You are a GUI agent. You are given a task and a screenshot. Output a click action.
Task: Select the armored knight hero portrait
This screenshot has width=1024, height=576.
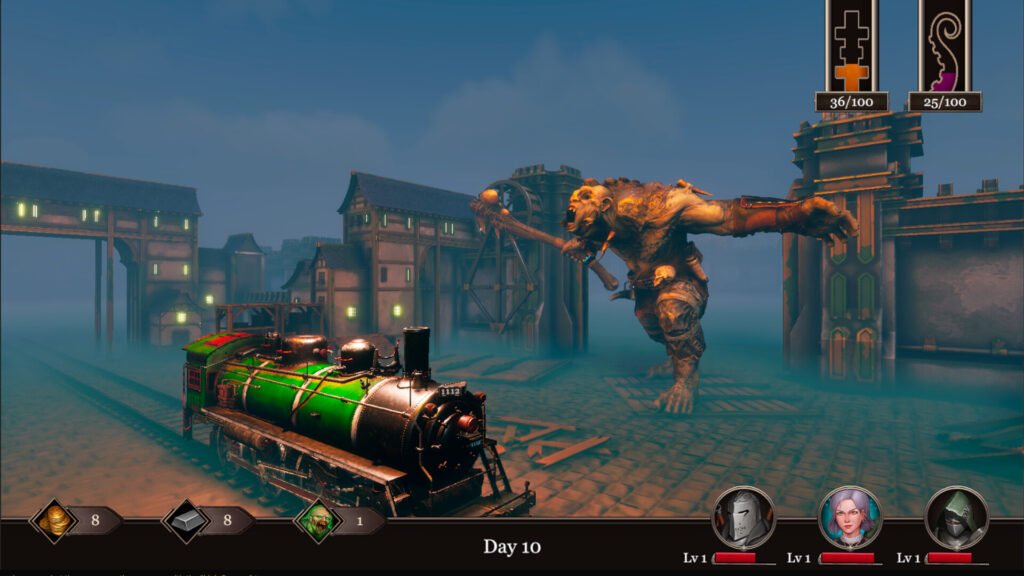(742, 517)
